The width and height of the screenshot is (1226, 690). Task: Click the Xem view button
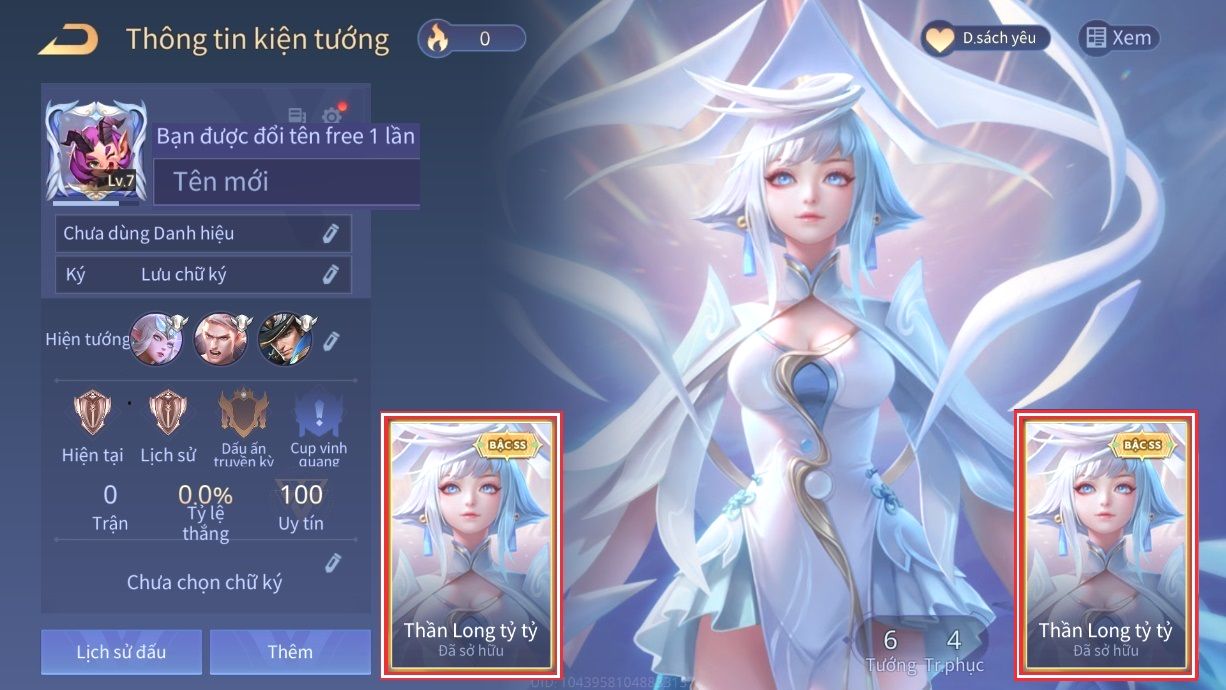pos(1119,38)
